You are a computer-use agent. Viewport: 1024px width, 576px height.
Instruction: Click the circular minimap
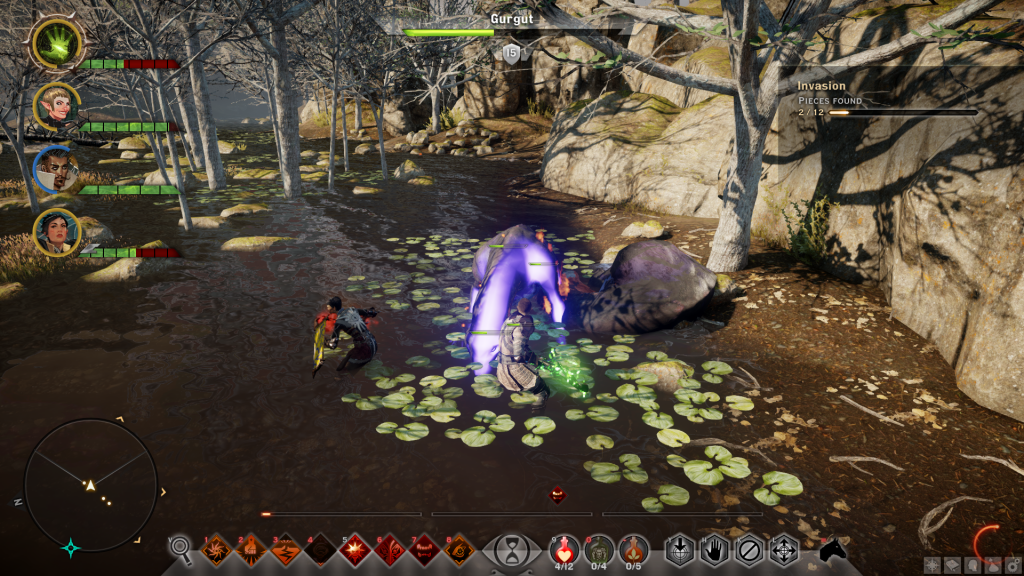90,485
